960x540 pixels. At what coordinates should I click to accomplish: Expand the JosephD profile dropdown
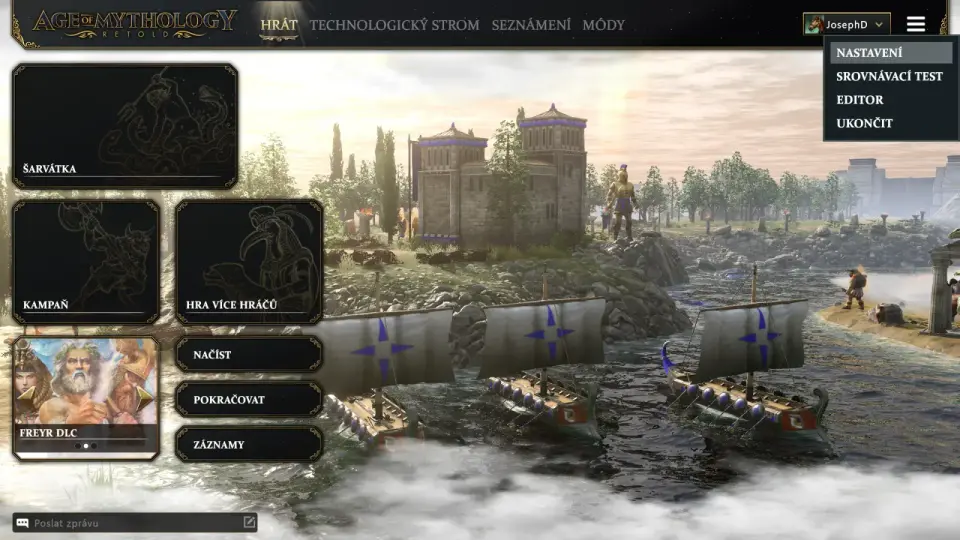click(x=846, y=24)
